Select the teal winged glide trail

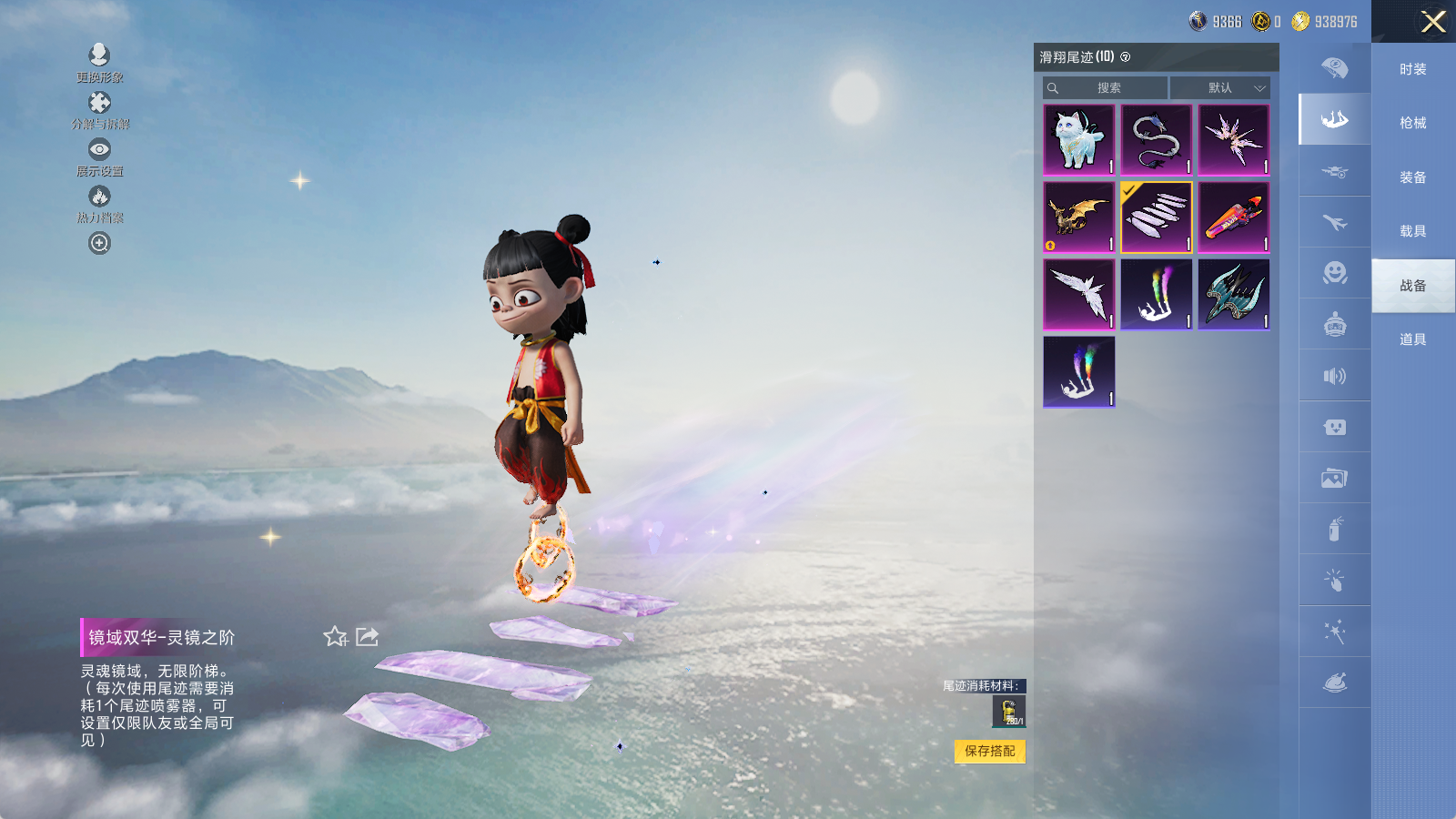(x=1233, y=294)
